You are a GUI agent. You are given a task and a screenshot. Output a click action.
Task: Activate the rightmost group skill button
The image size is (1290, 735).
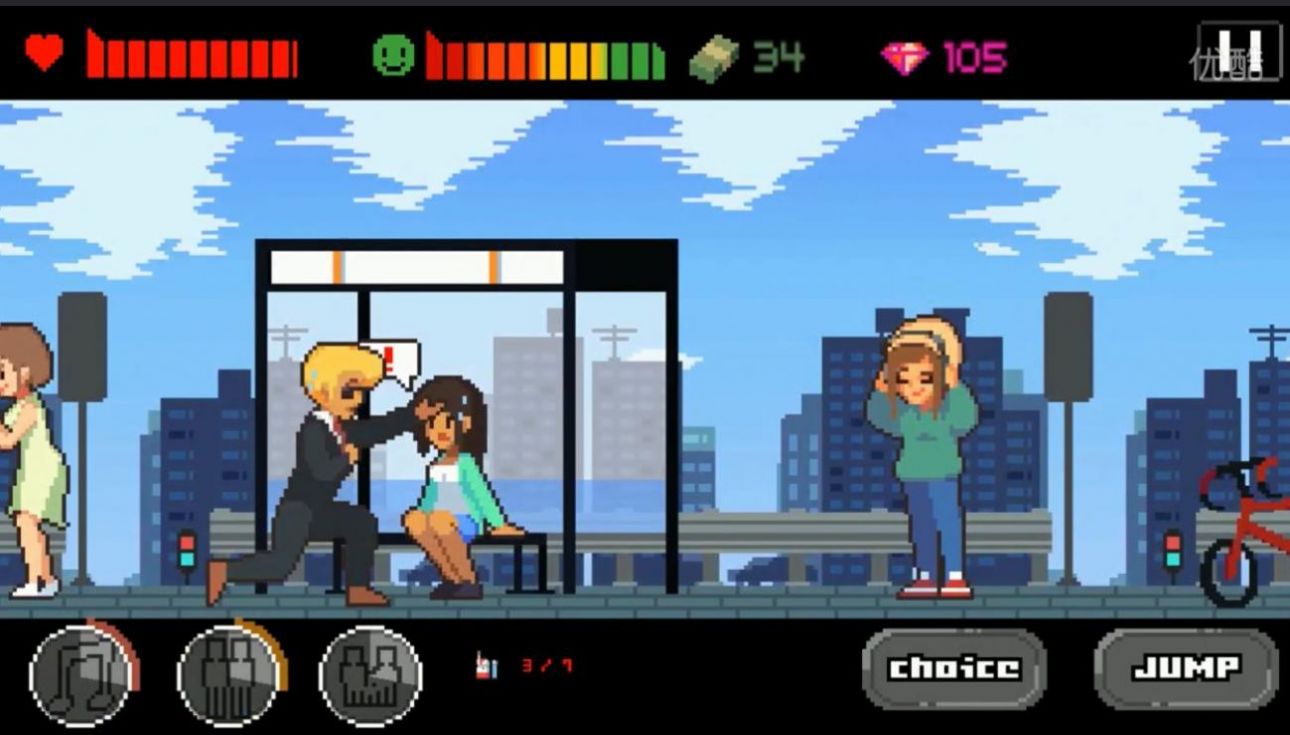point(370,672)
